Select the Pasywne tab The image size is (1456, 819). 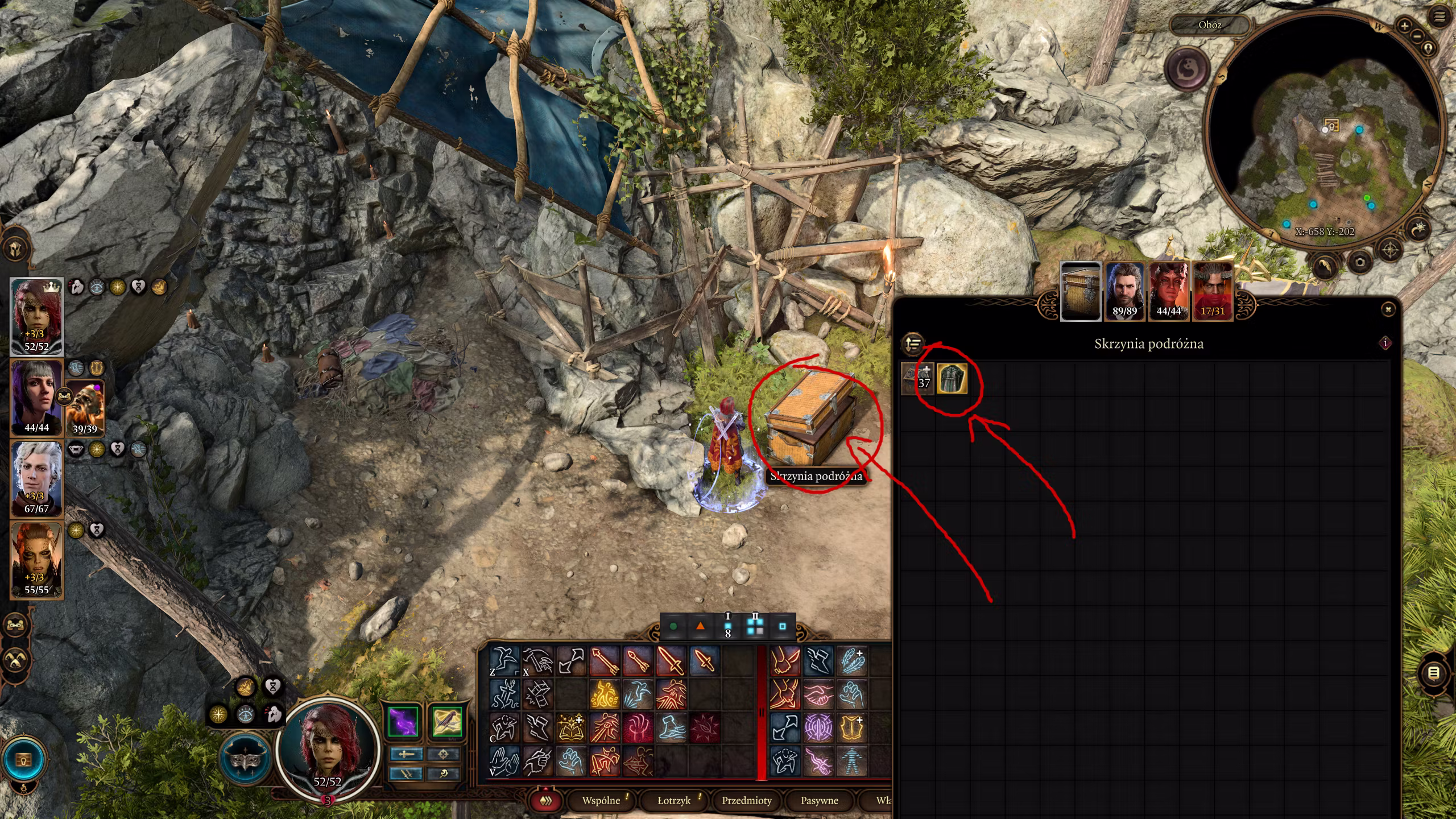(x=820, y=800)
